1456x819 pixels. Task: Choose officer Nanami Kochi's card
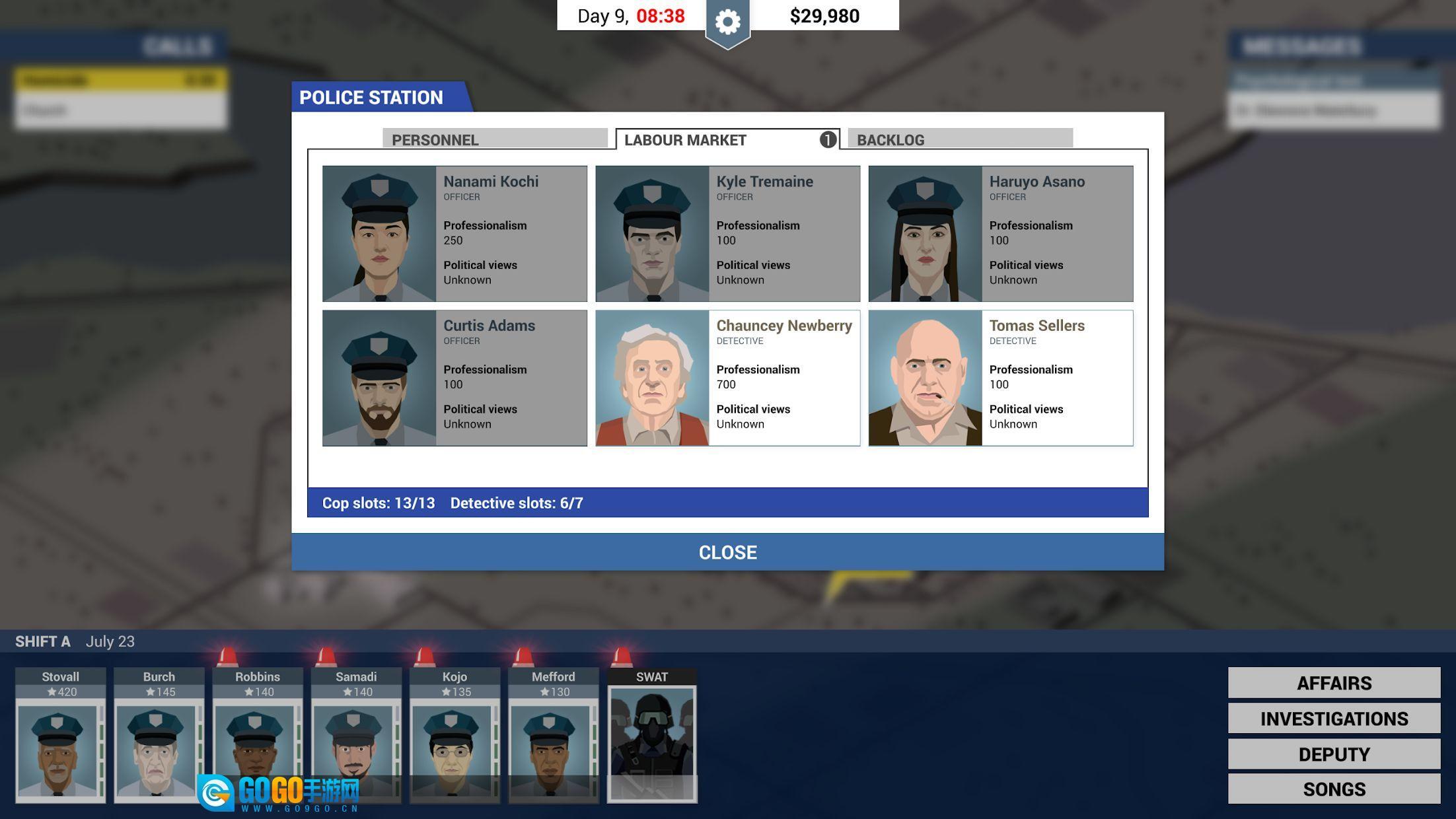(455, 234)
